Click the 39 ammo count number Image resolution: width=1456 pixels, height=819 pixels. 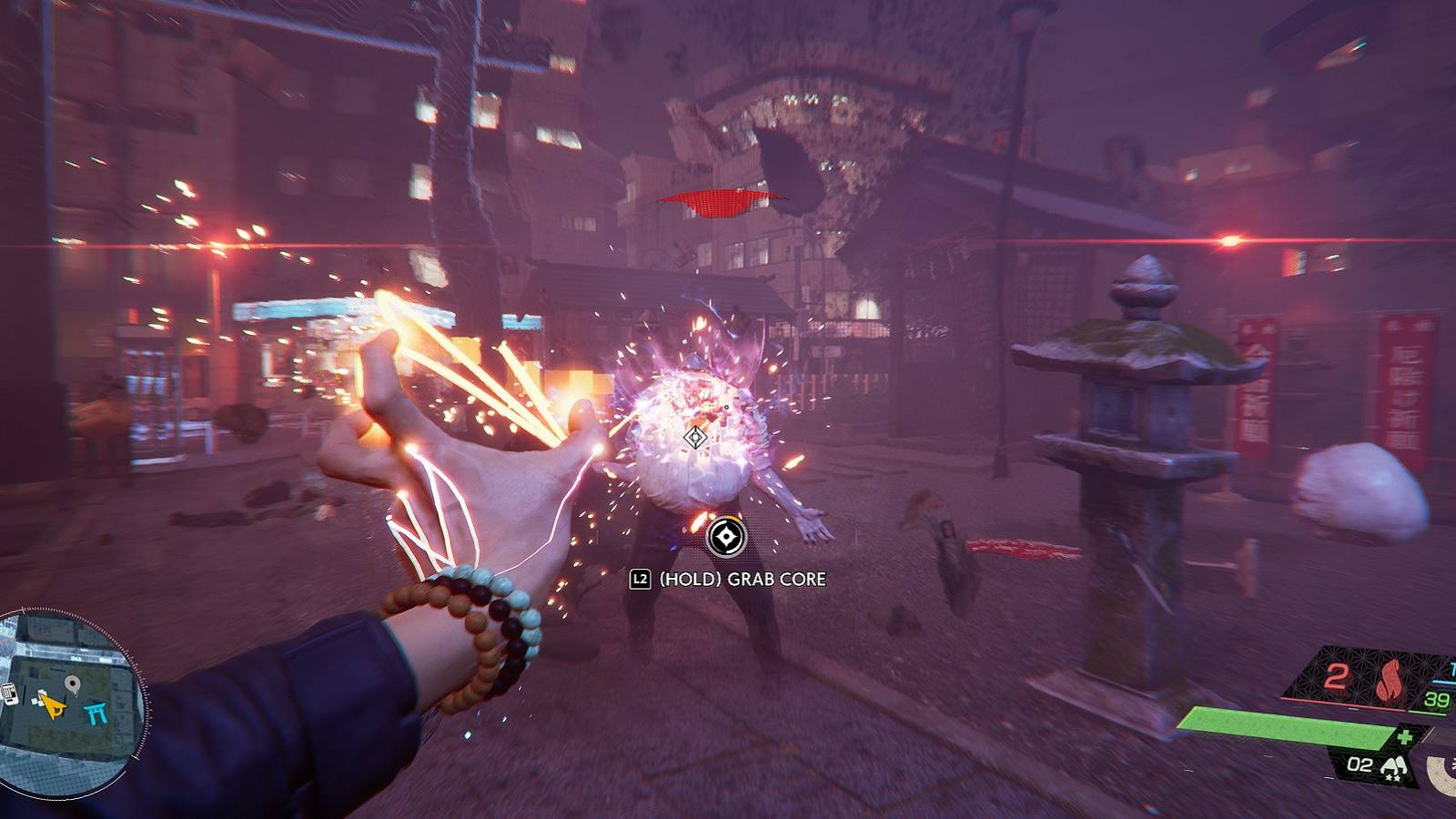[1436, 699]
